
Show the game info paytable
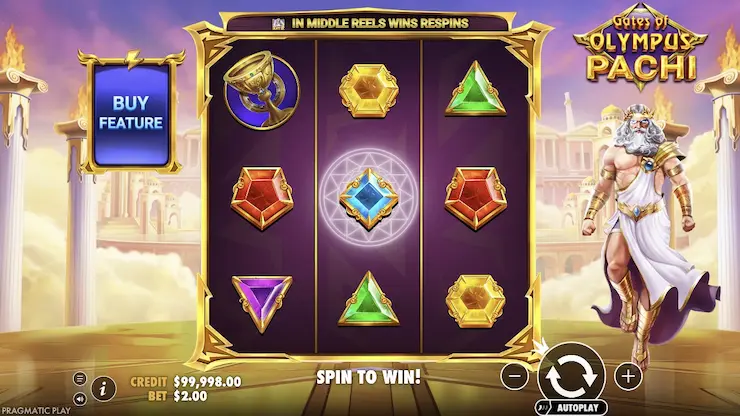[102, 388]
